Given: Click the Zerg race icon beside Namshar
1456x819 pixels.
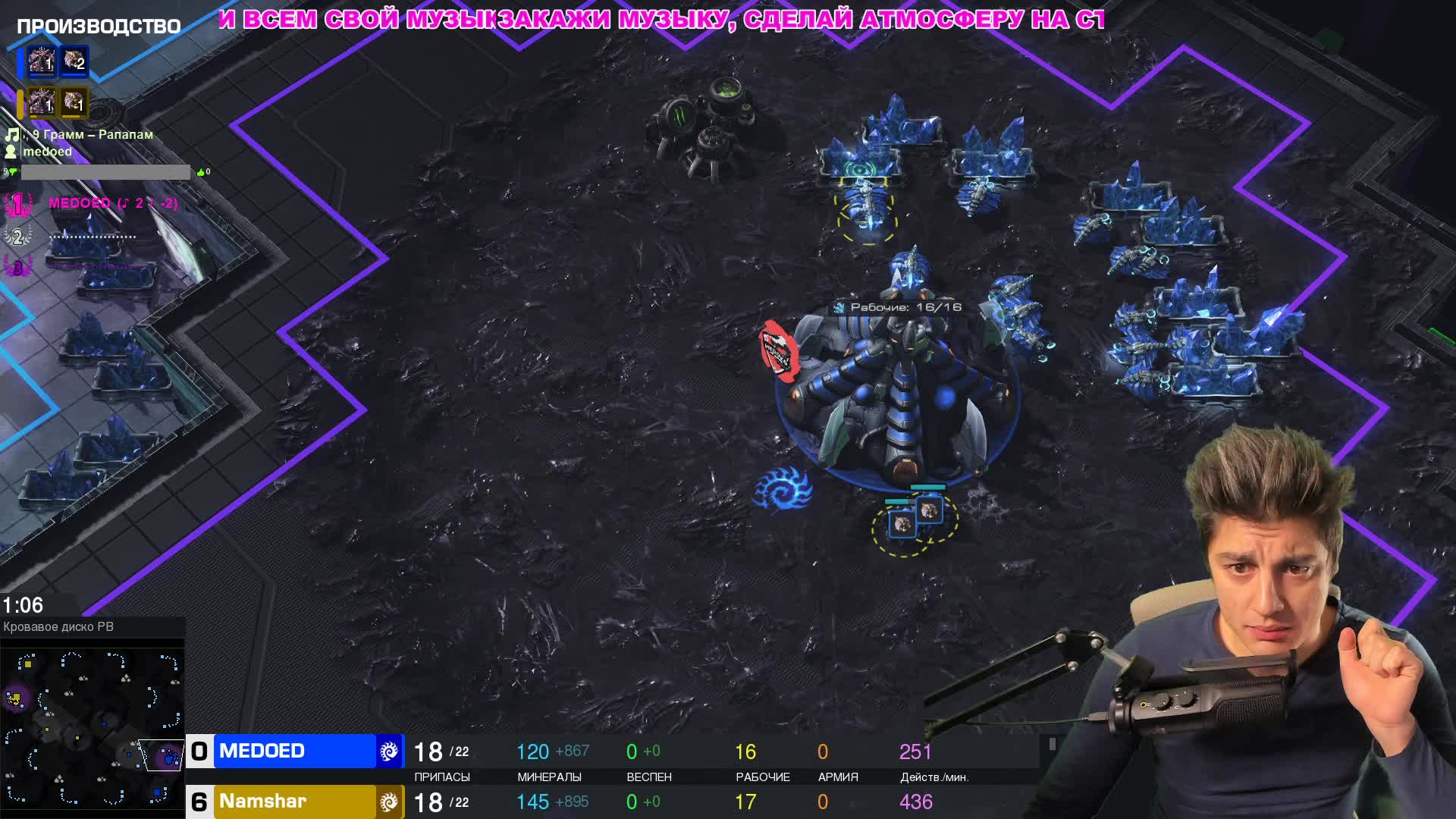Looking at the screenshot, I should click(x=389, y=802).
